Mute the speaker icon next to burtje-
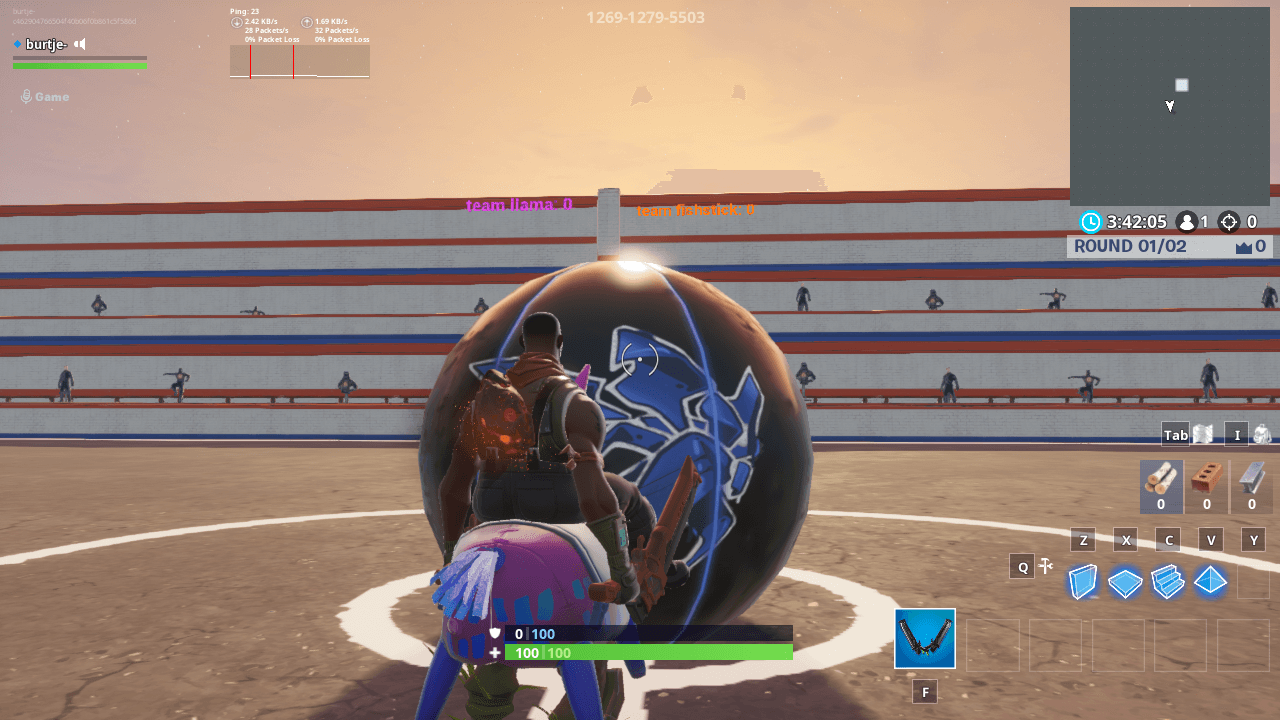 (x=79, y=44)
